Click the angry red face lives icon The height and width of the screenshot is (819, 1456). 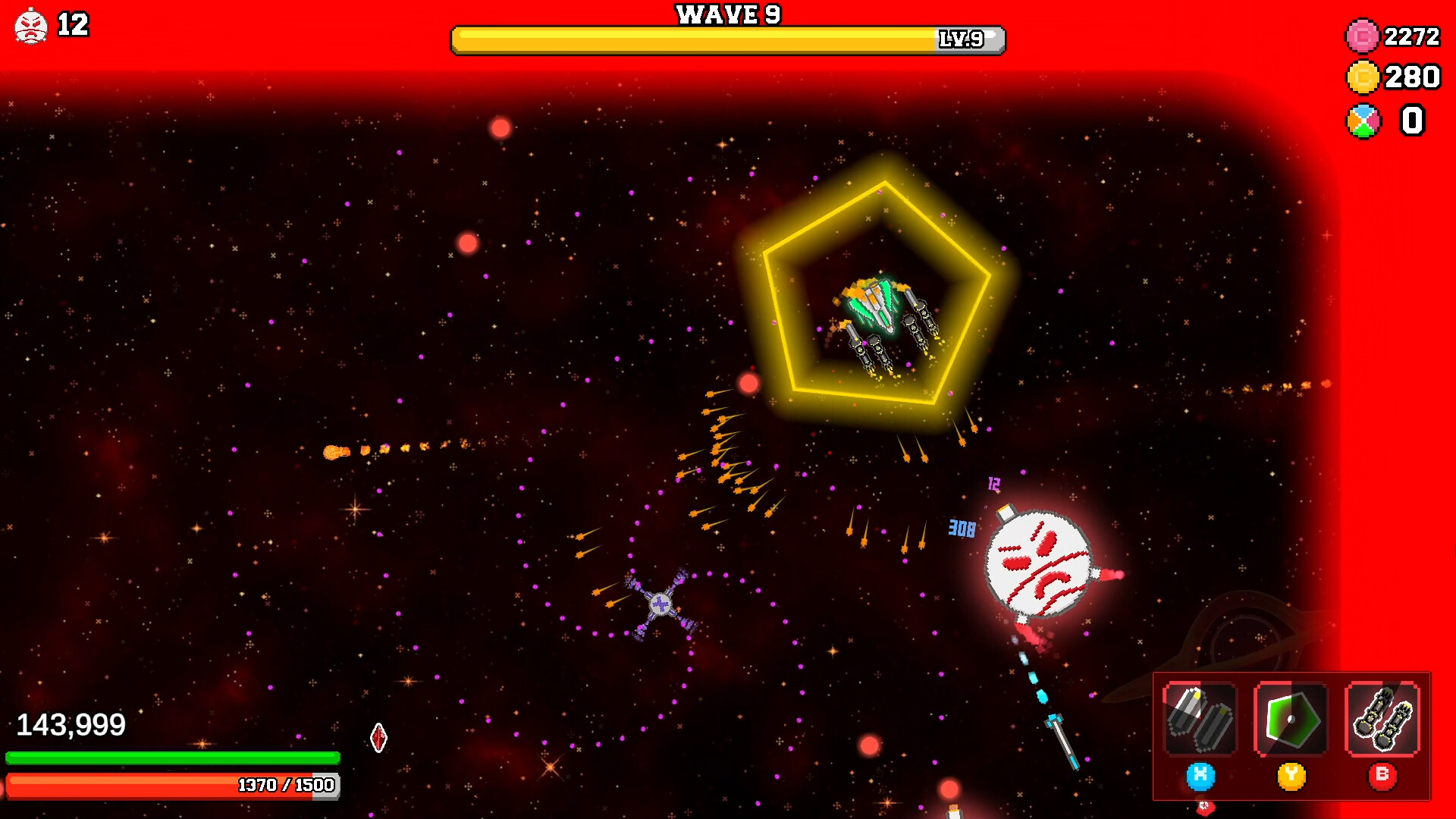30,25
